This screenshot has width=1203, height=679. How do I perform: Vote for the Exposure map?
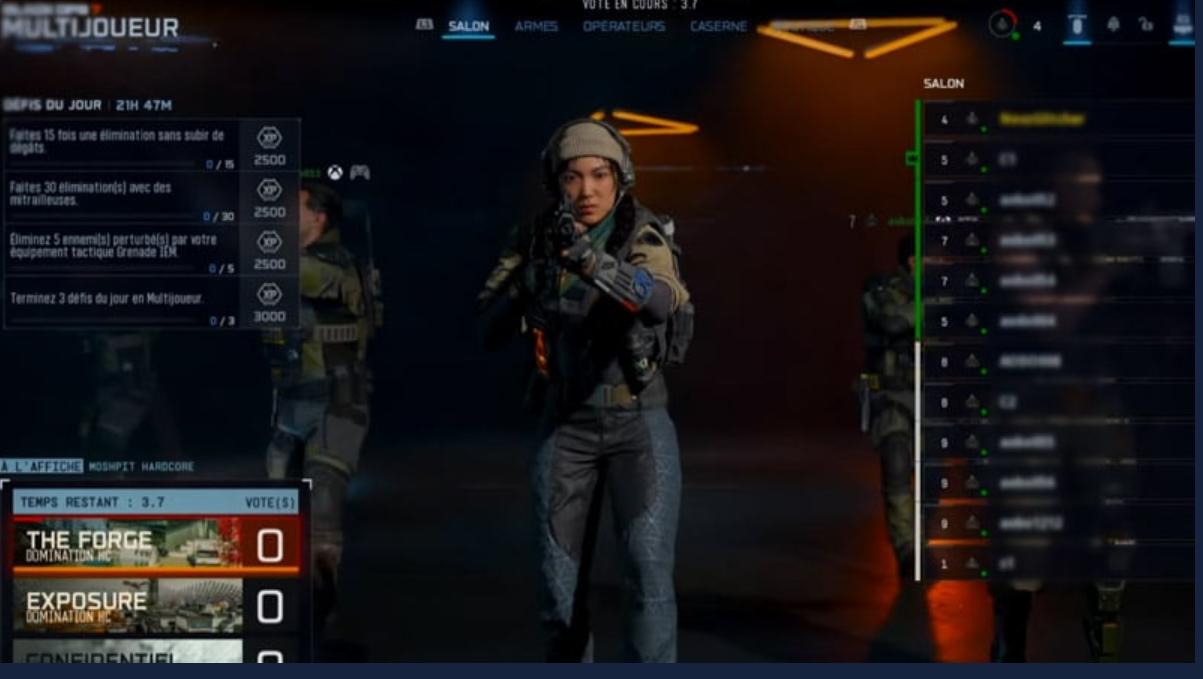click(x=155, y=606)
